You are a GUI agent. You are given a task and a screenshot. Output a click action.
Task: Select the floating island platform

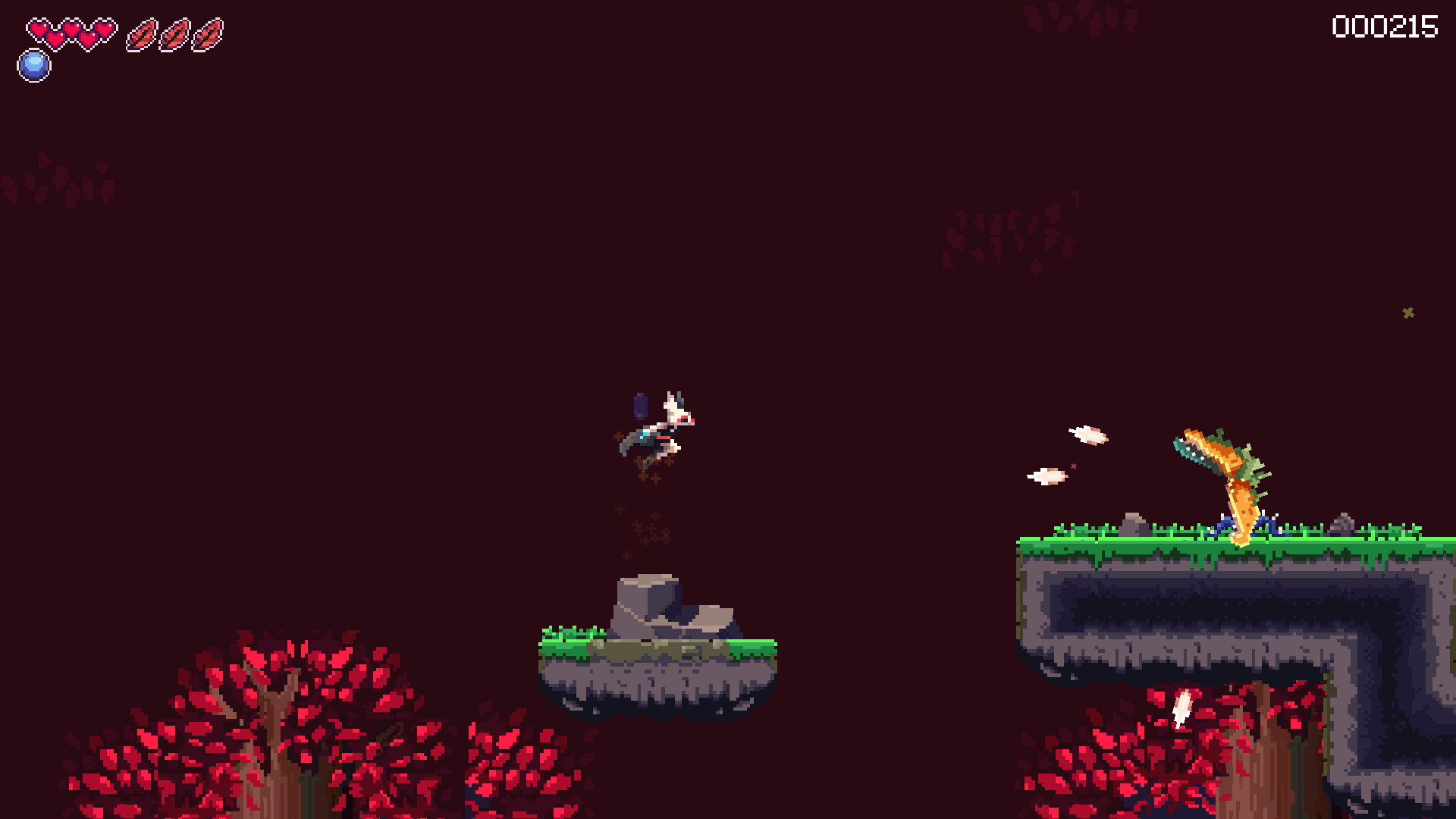tap(656, 667)
